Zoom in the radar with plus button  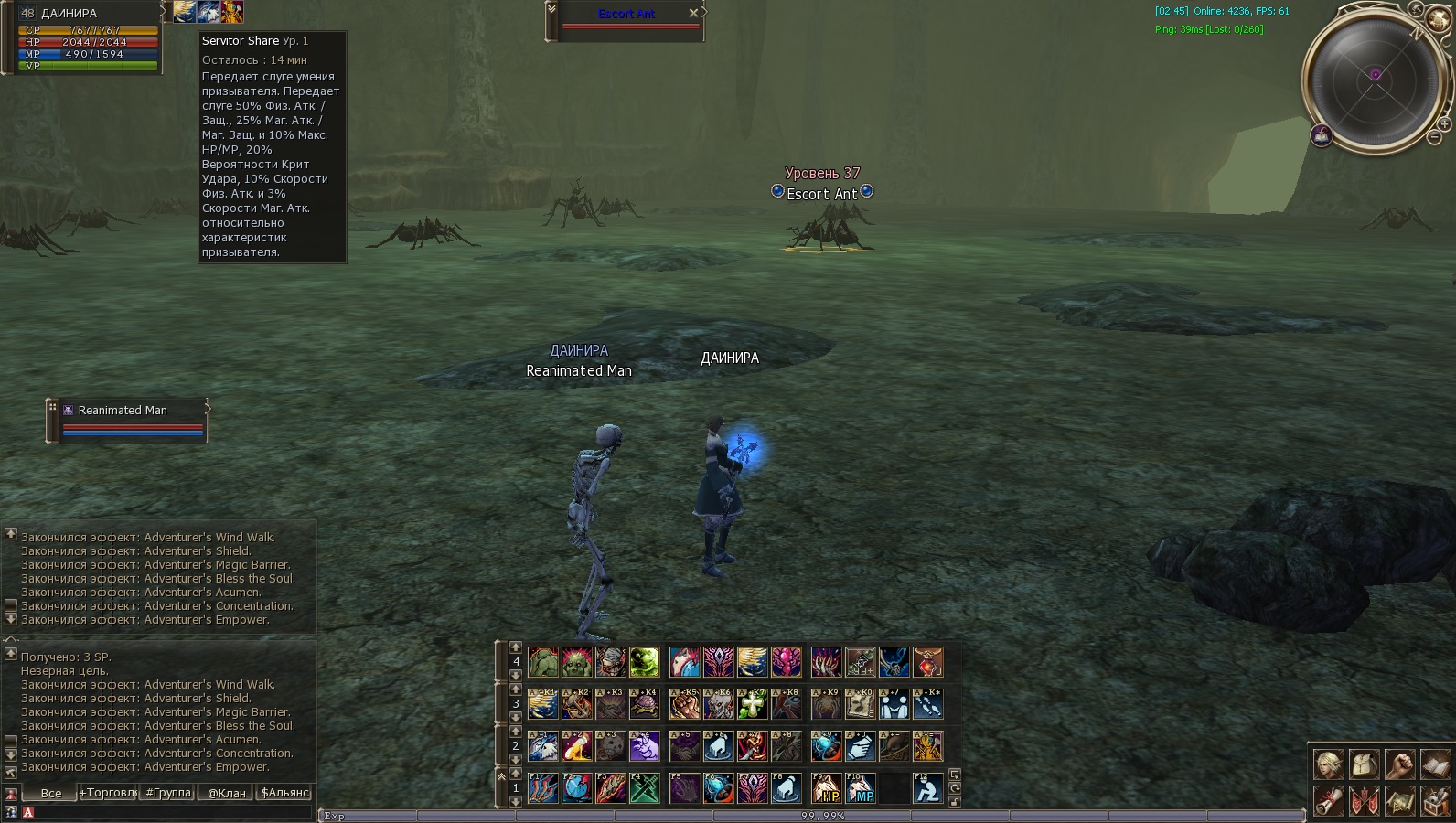coord(1445,123)
